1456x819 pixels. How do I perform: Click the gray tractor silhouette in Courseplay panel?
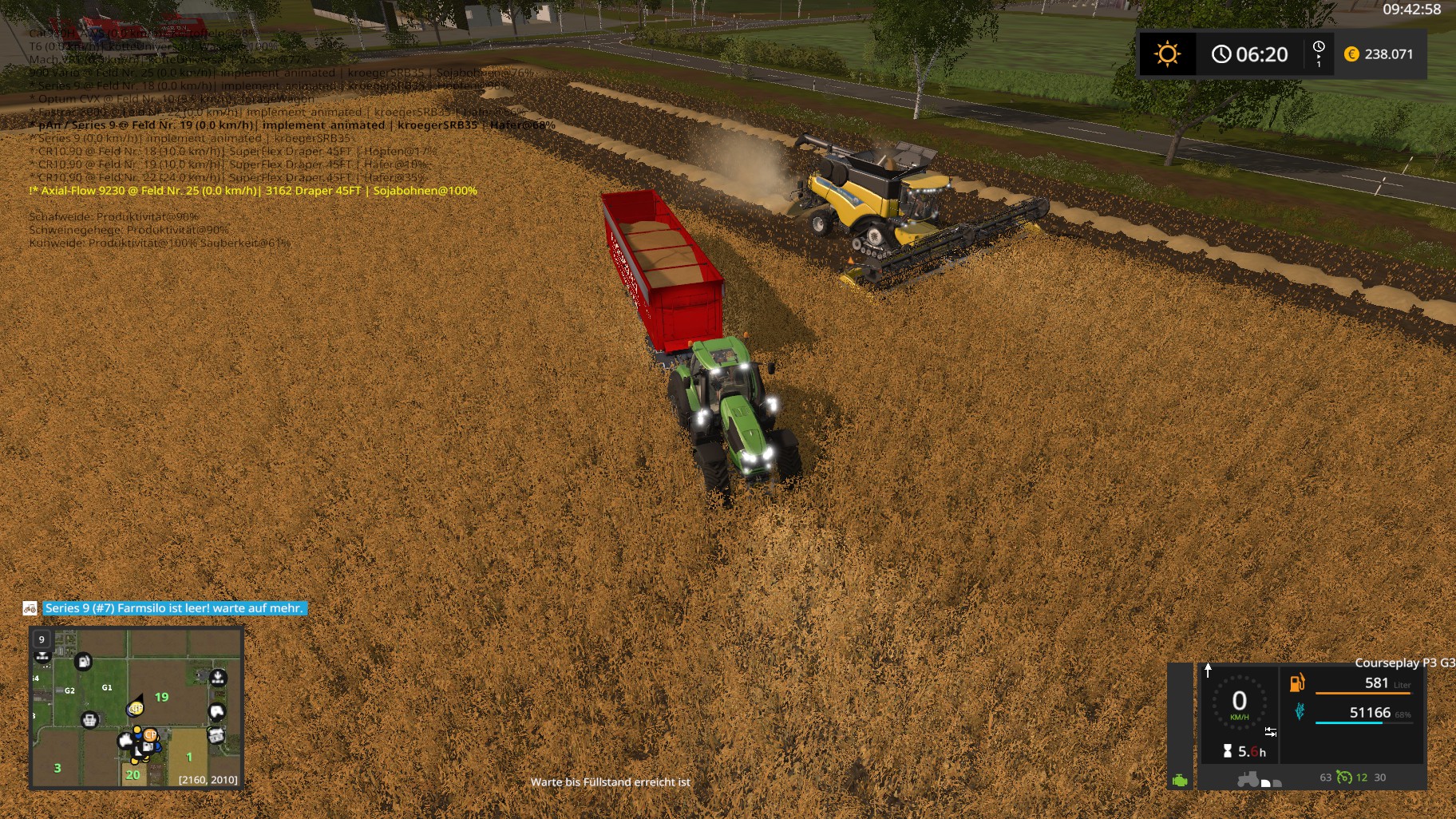tap(1248, 779)
